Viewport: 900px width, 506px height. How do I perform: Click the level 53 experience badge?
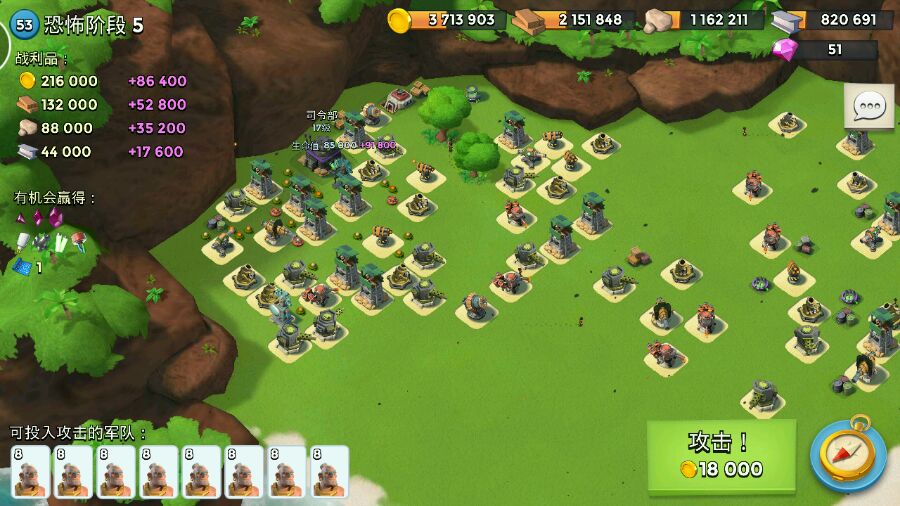[24, 25]
